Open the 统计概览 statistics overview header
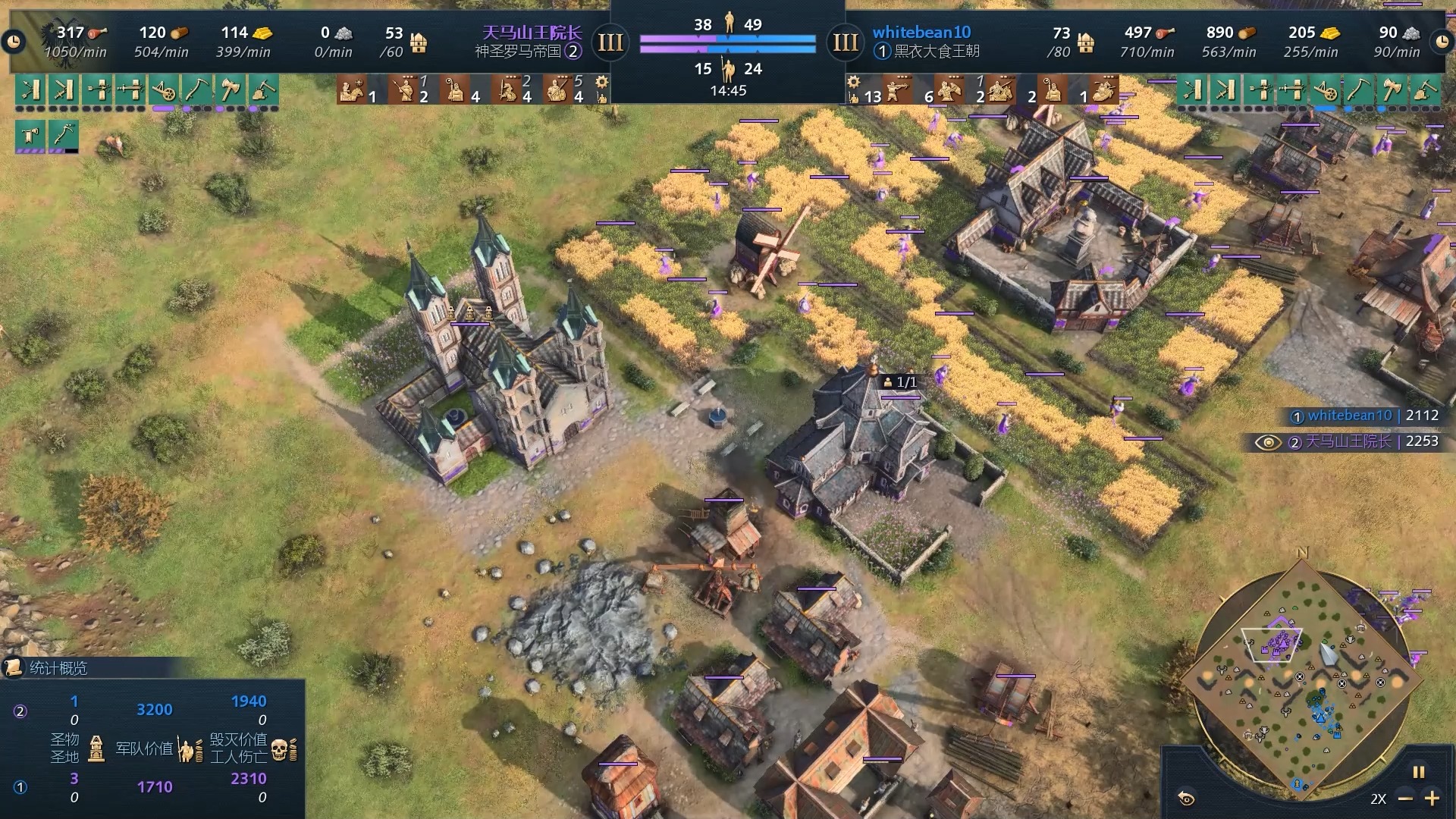The width and height of the screenshot is (1456, 819). click(58, 667)
